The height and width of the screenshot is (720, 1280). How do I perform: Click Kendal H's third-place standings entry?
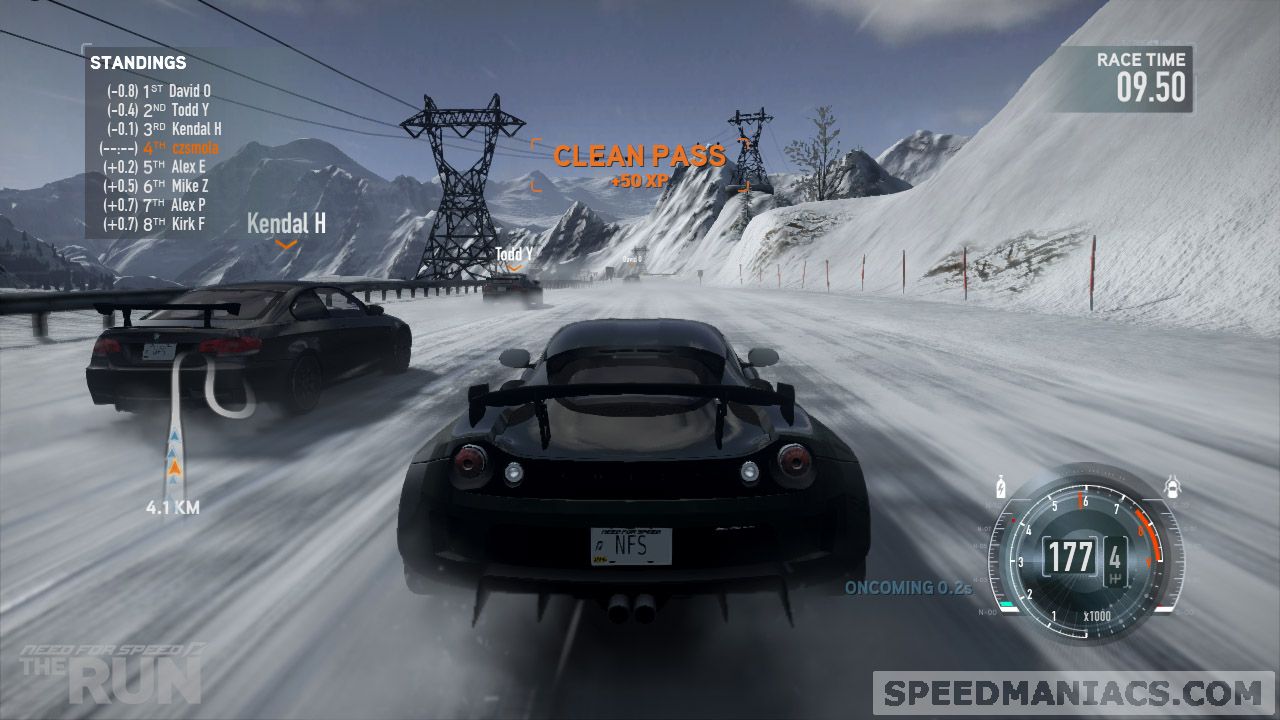tap(164, 129)
